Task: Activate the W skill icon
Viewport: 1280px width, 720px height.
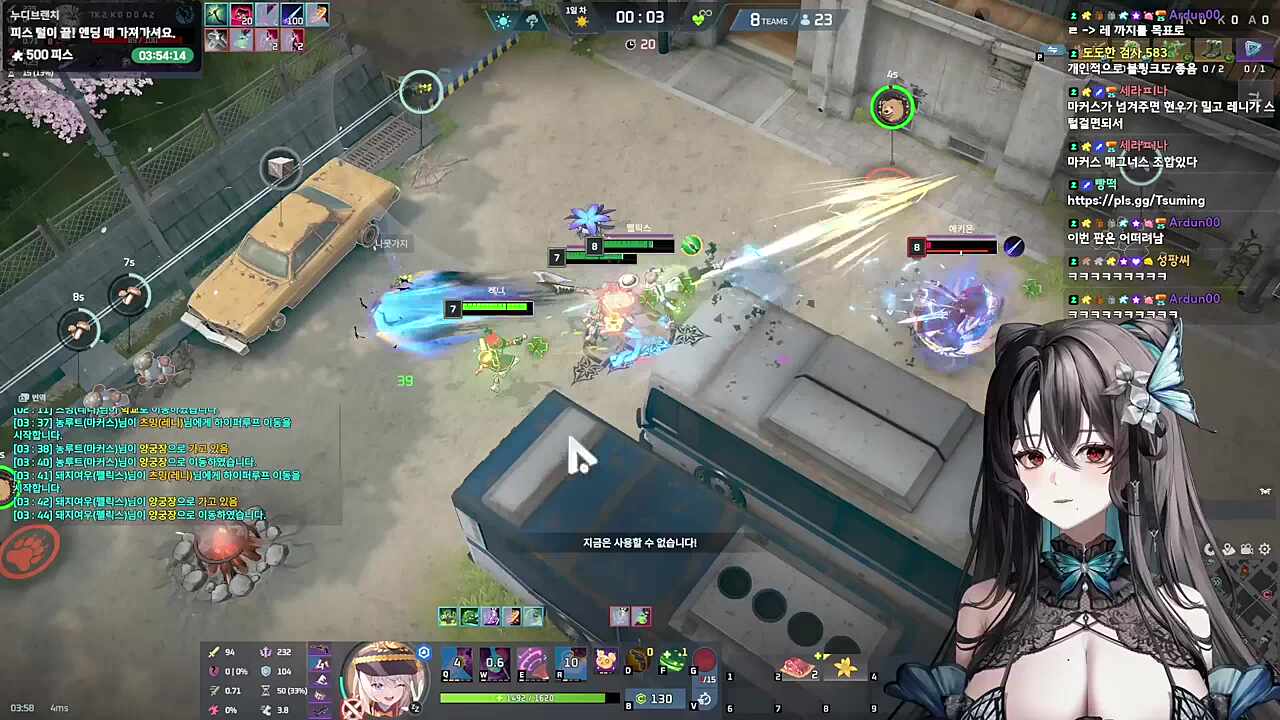Action: [493, 662]
